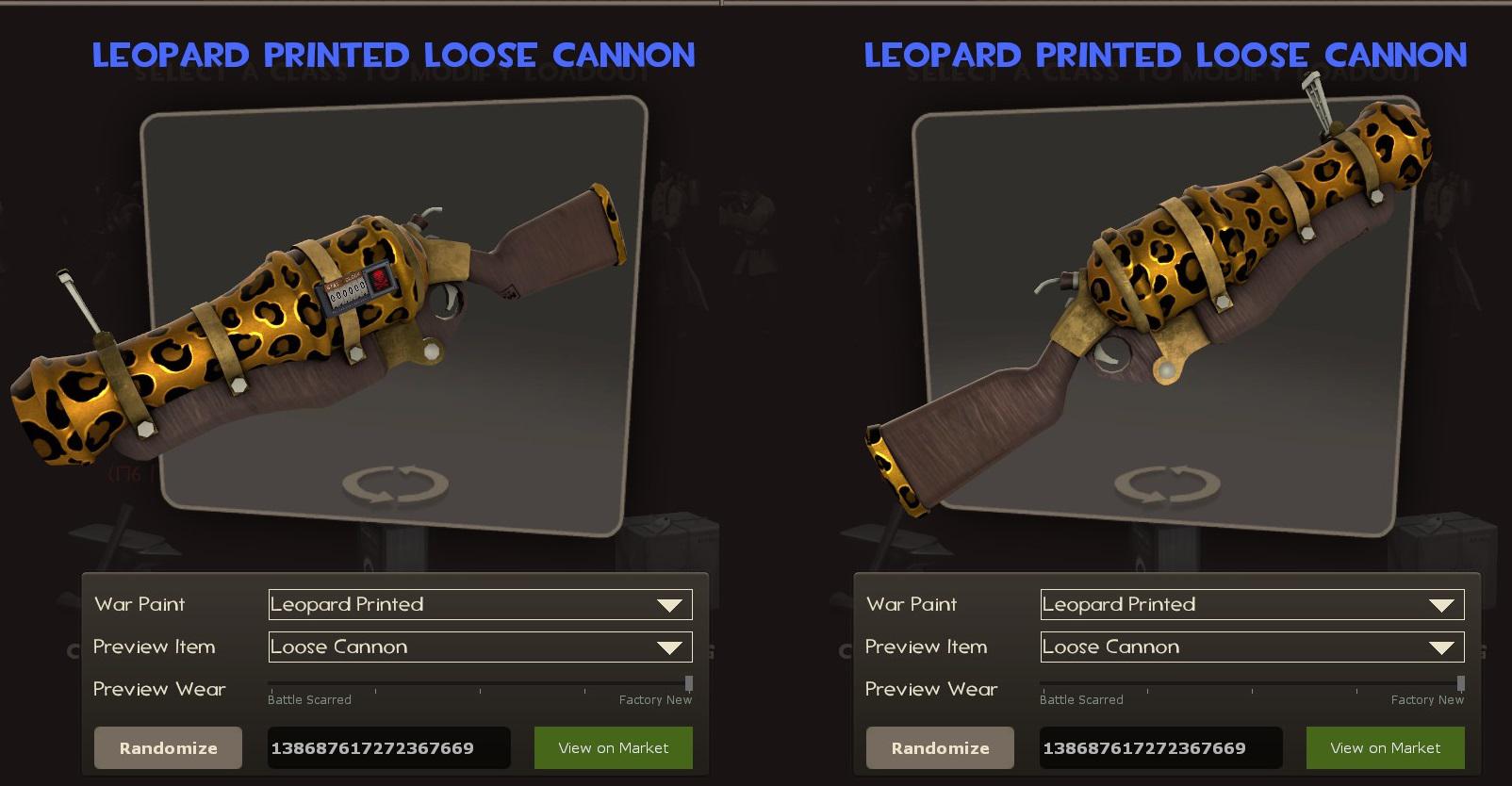1512x786 pixels.
Task: Click the left Leopard Printed Loose Cannon title
Action: [x=392, y=55]
